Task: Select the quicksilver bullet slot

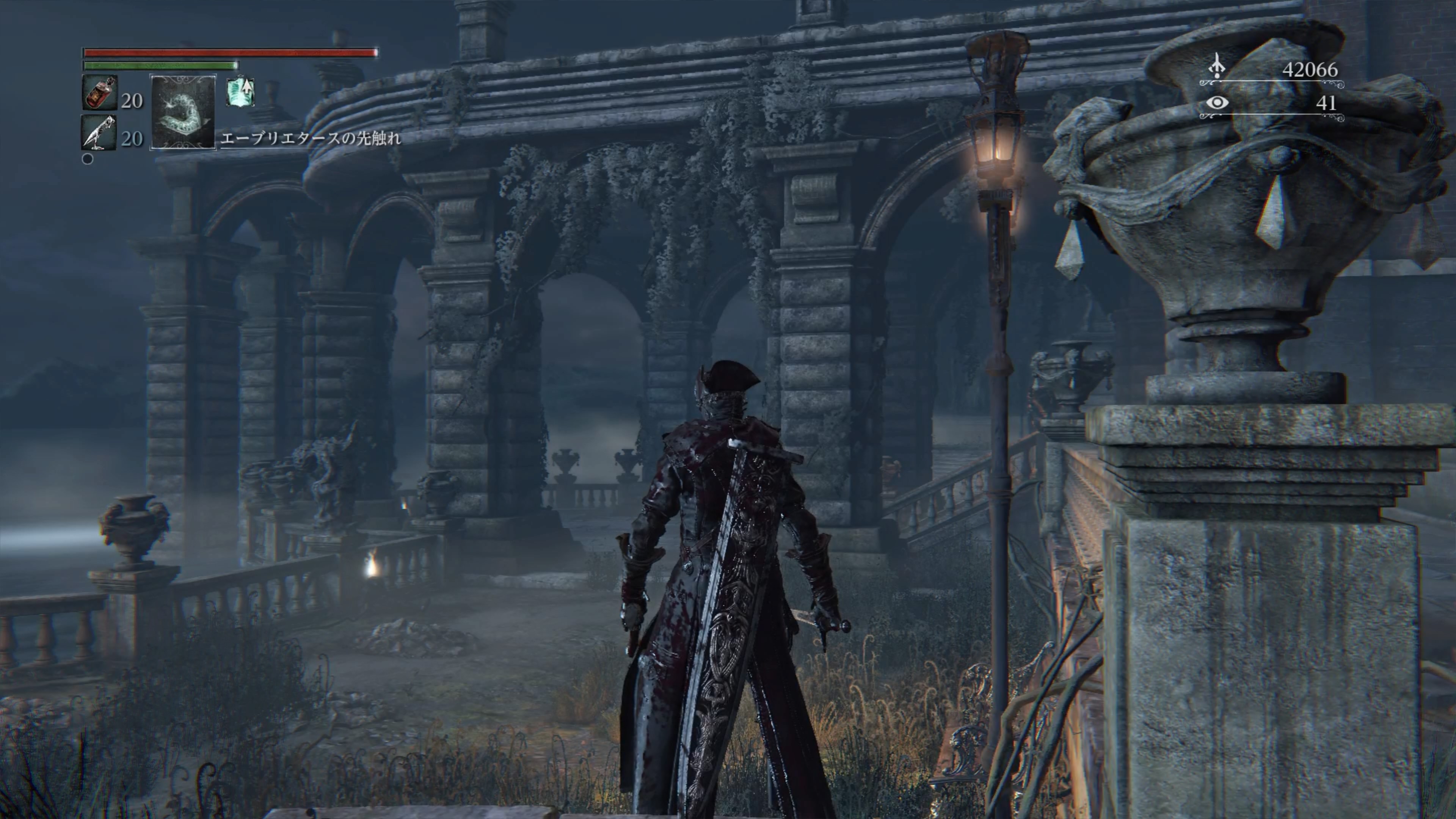Action: point(99,133)
